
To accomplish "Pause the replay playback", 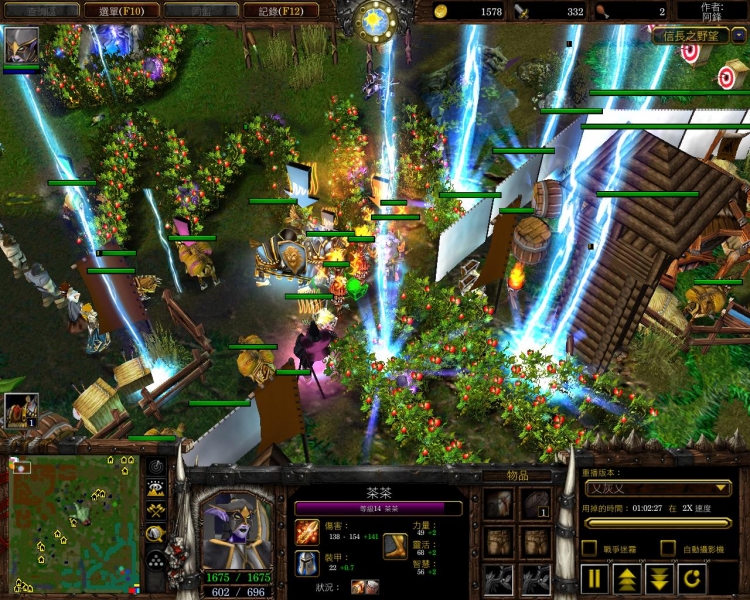I will click(595, 578).
